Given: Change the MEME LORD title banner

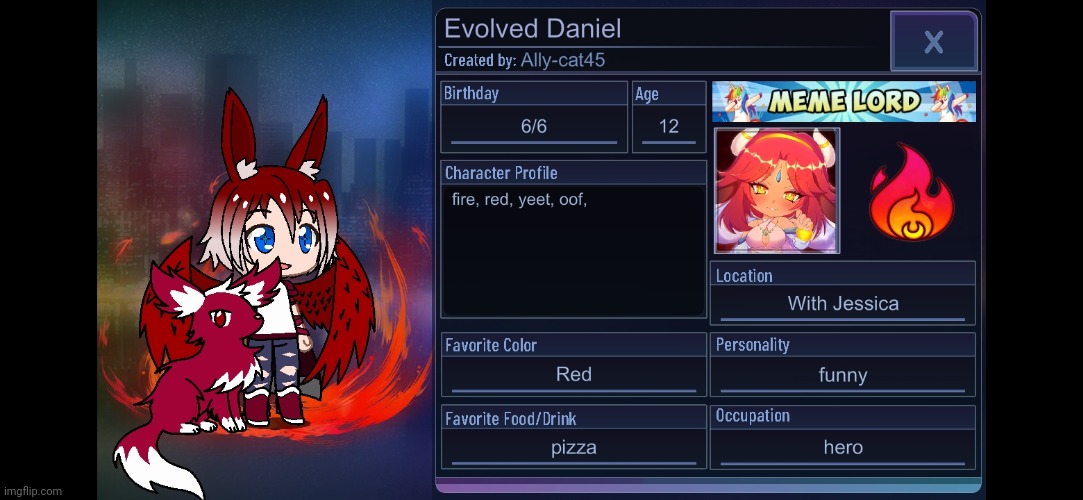Looking at the screenshot, I should (x=843, y=101).
